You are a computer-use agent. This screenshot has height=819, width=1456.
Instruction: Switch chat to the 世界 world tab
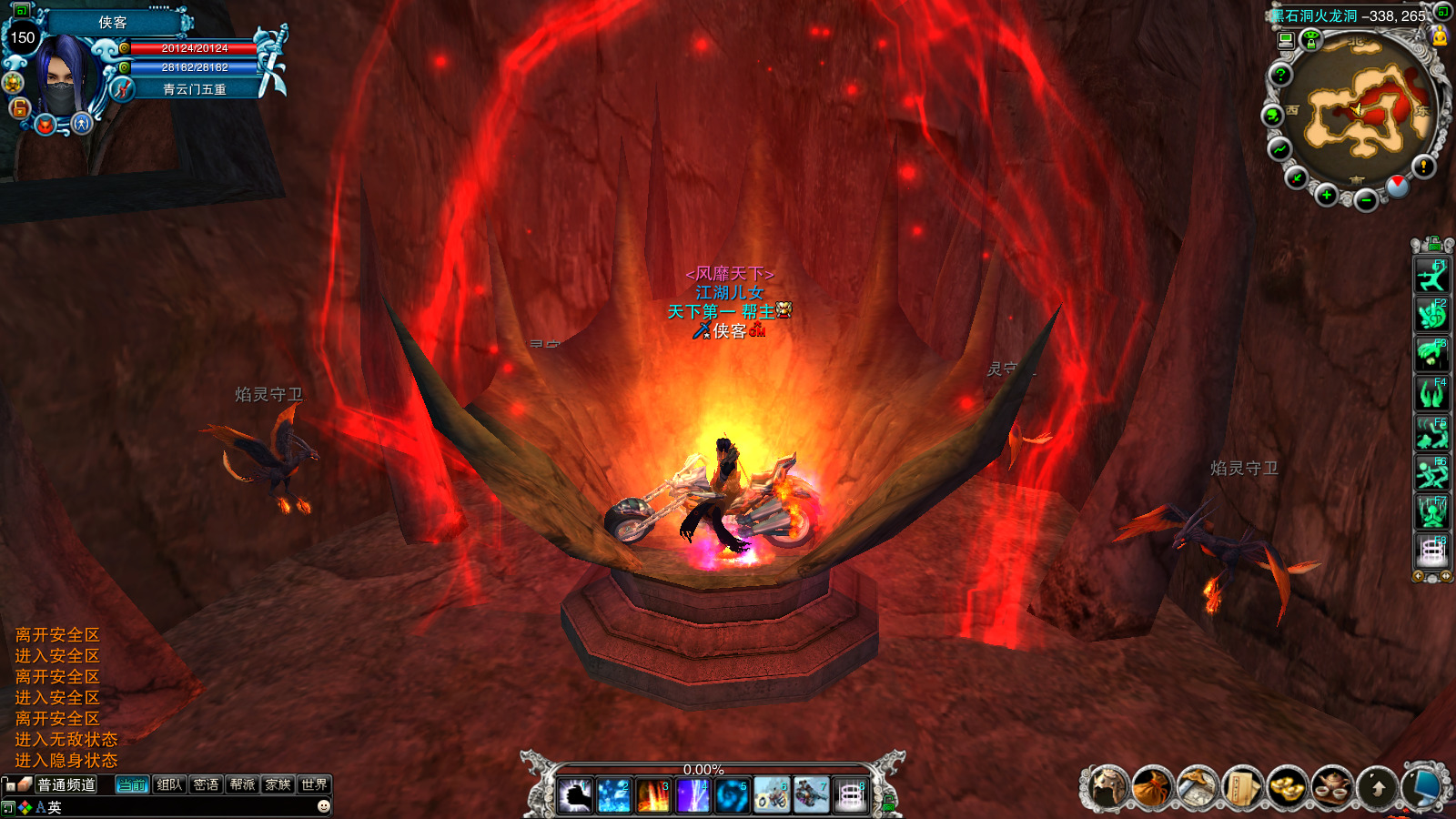click(314, 784)
